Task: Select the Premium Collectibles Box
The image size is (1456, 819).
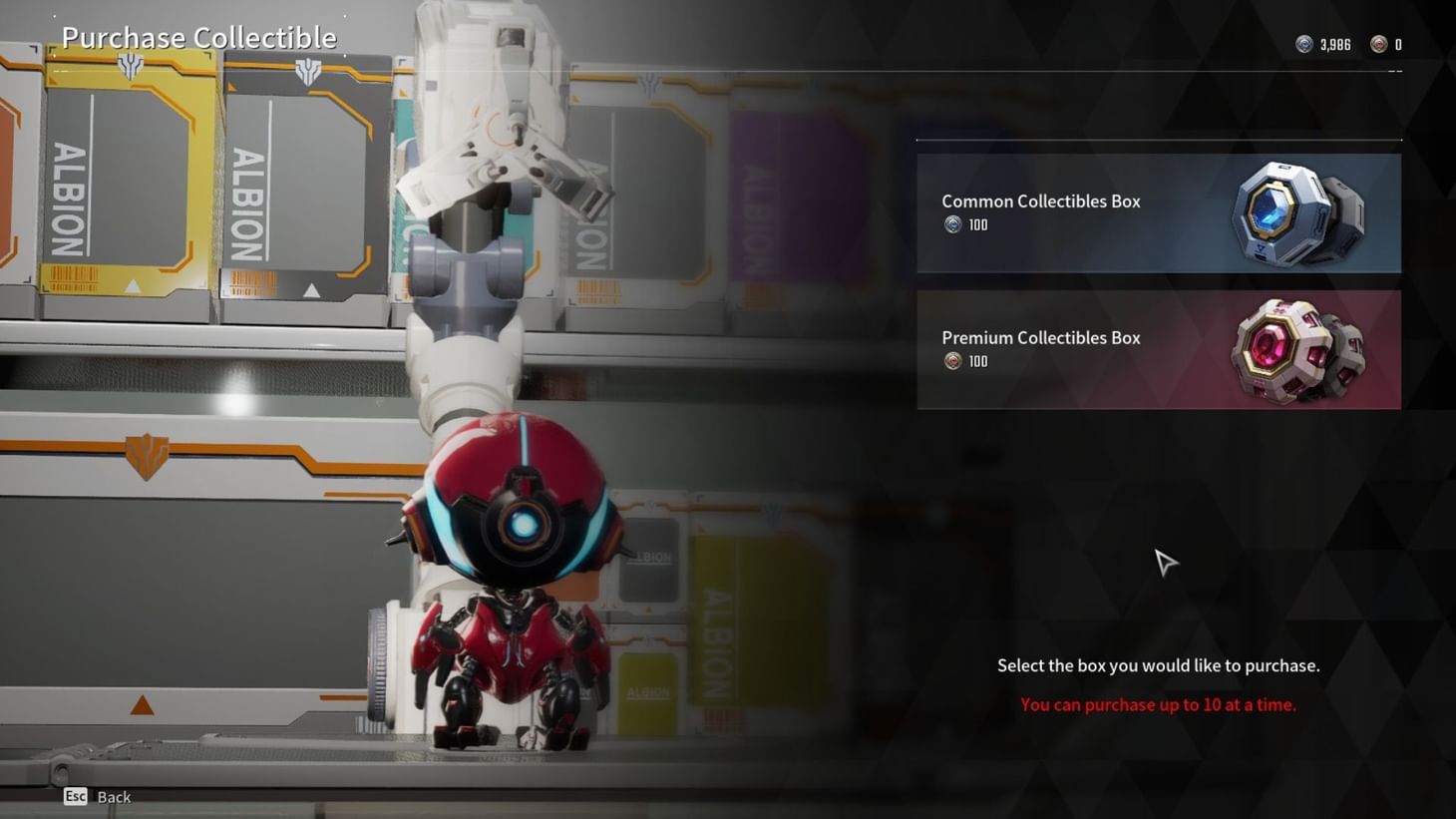Action: coord(1157,349)
